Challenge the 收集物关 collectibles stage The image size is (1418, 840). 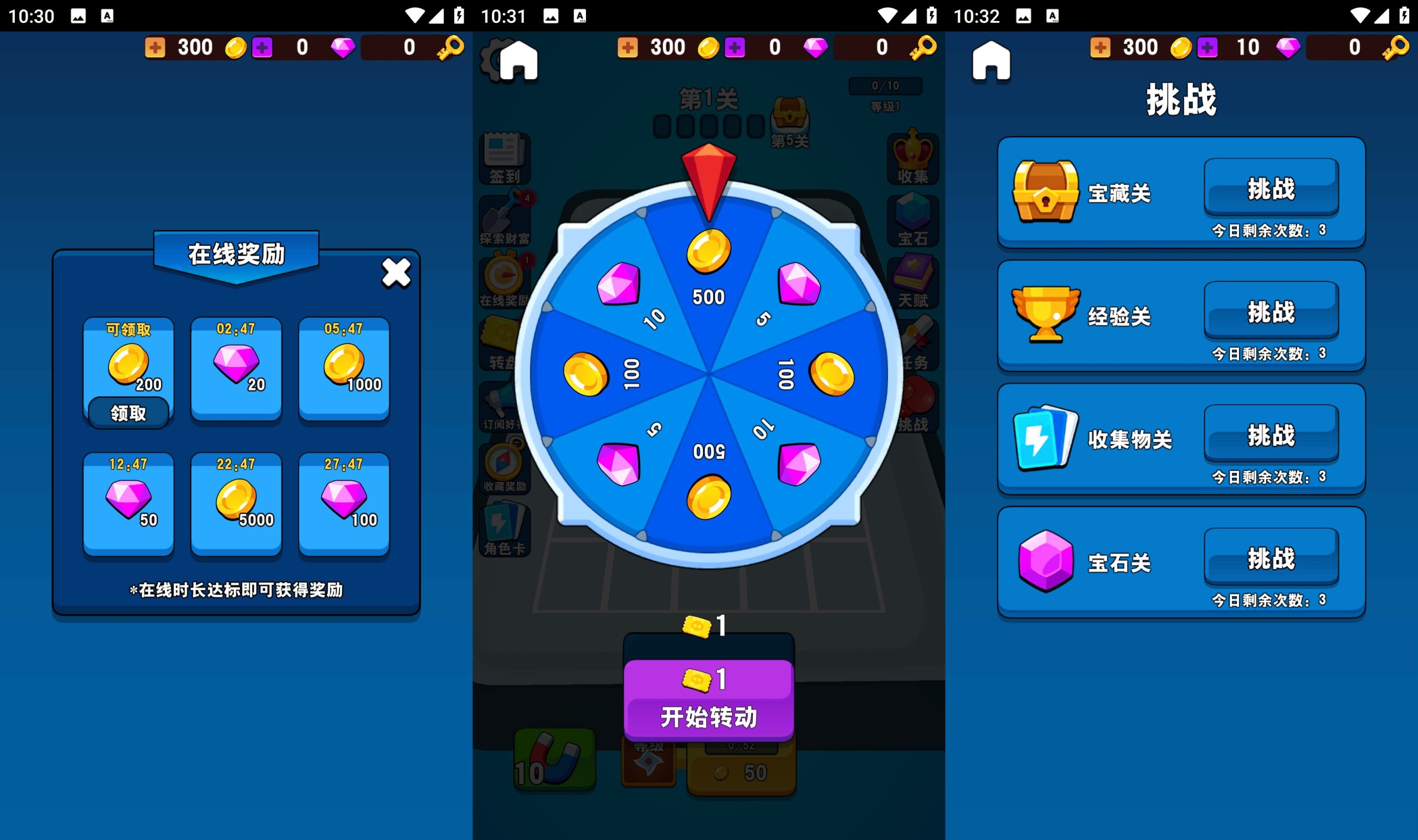tap(1271, 435)
